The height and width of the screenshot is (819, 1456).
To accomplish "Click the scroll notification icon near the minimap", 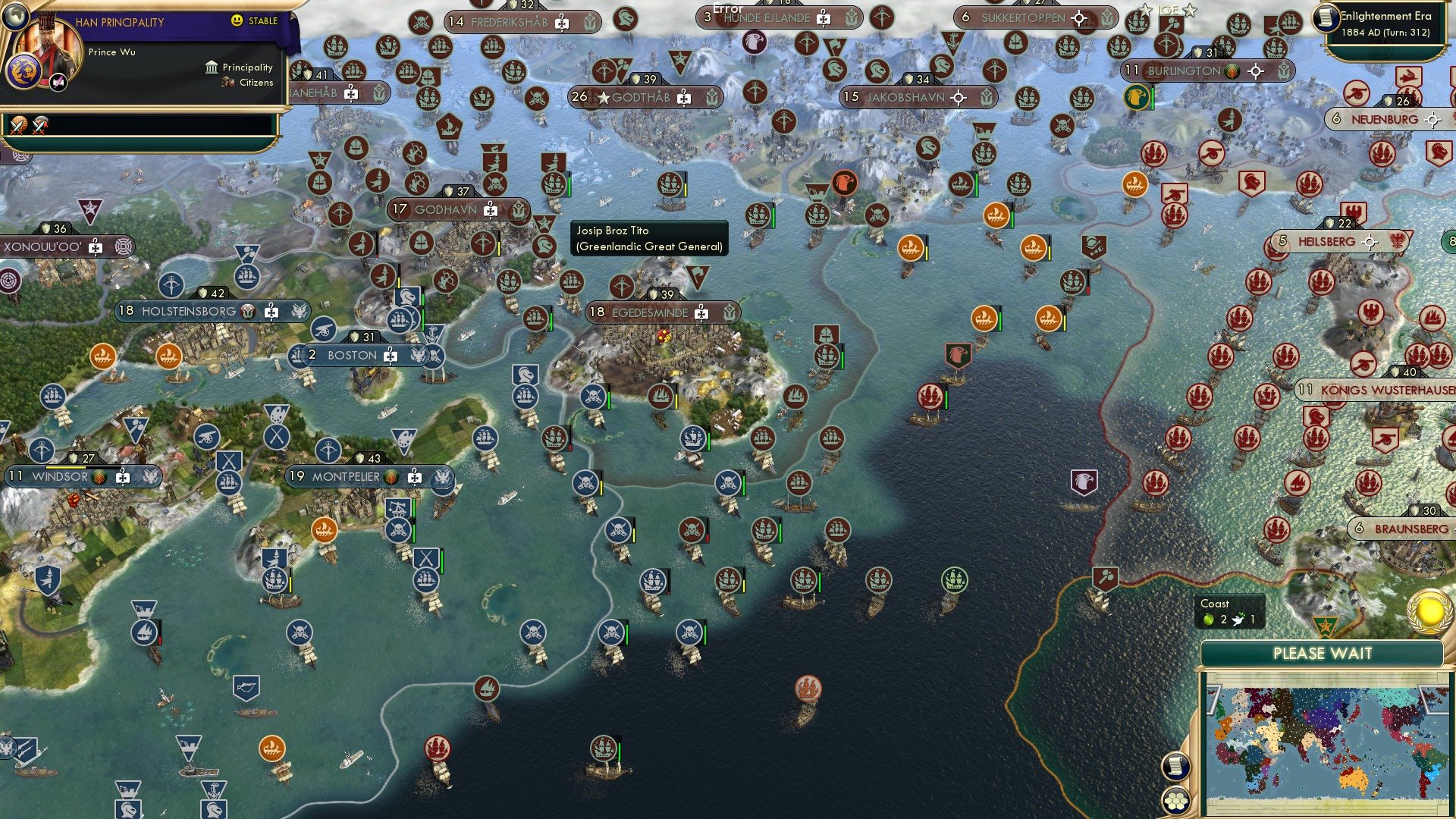I will (x=1175, y=766).
